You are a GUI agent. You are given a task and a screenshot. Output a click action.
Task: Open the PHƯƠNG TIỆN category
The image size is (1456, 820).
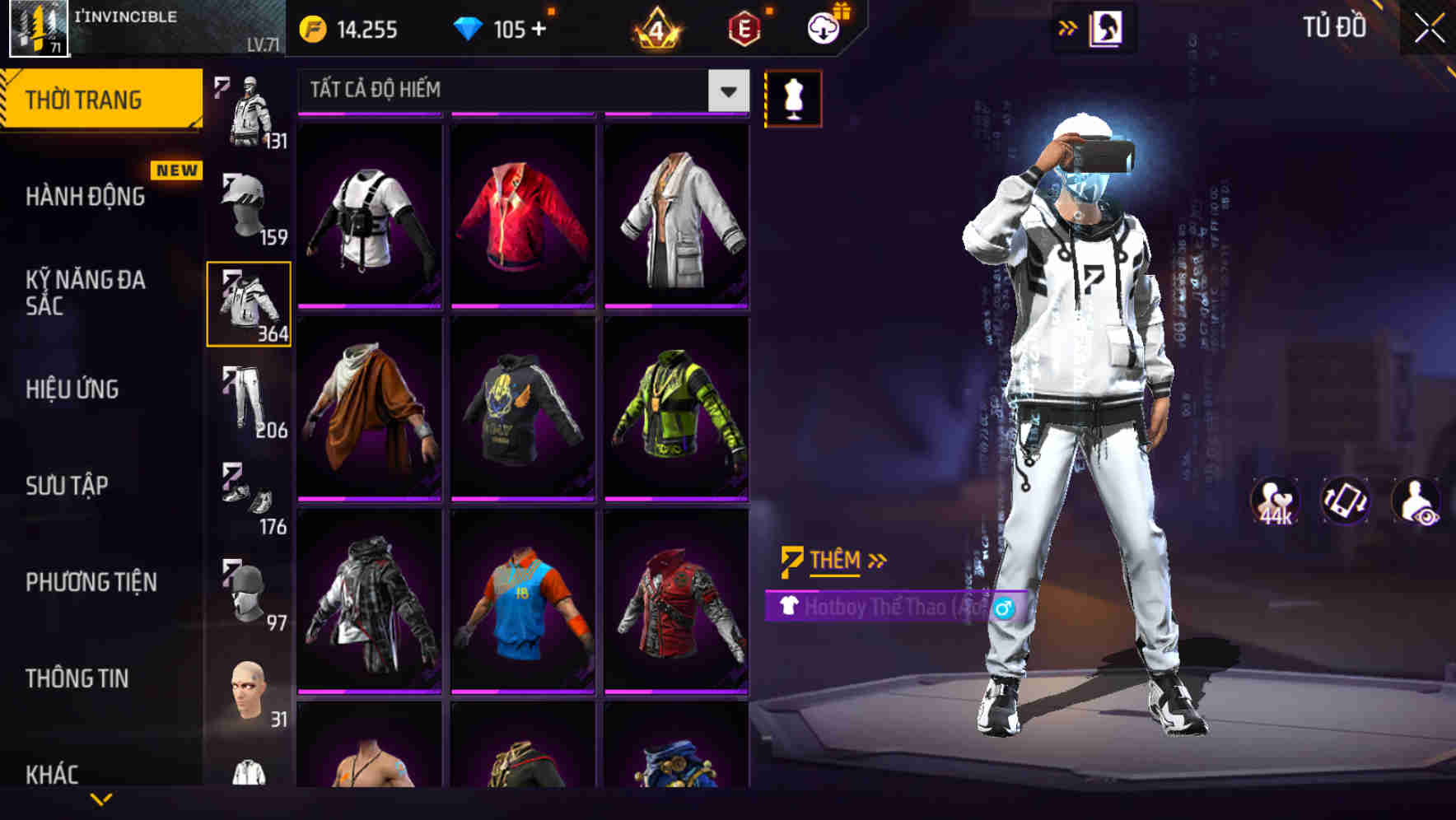[91, 580]
